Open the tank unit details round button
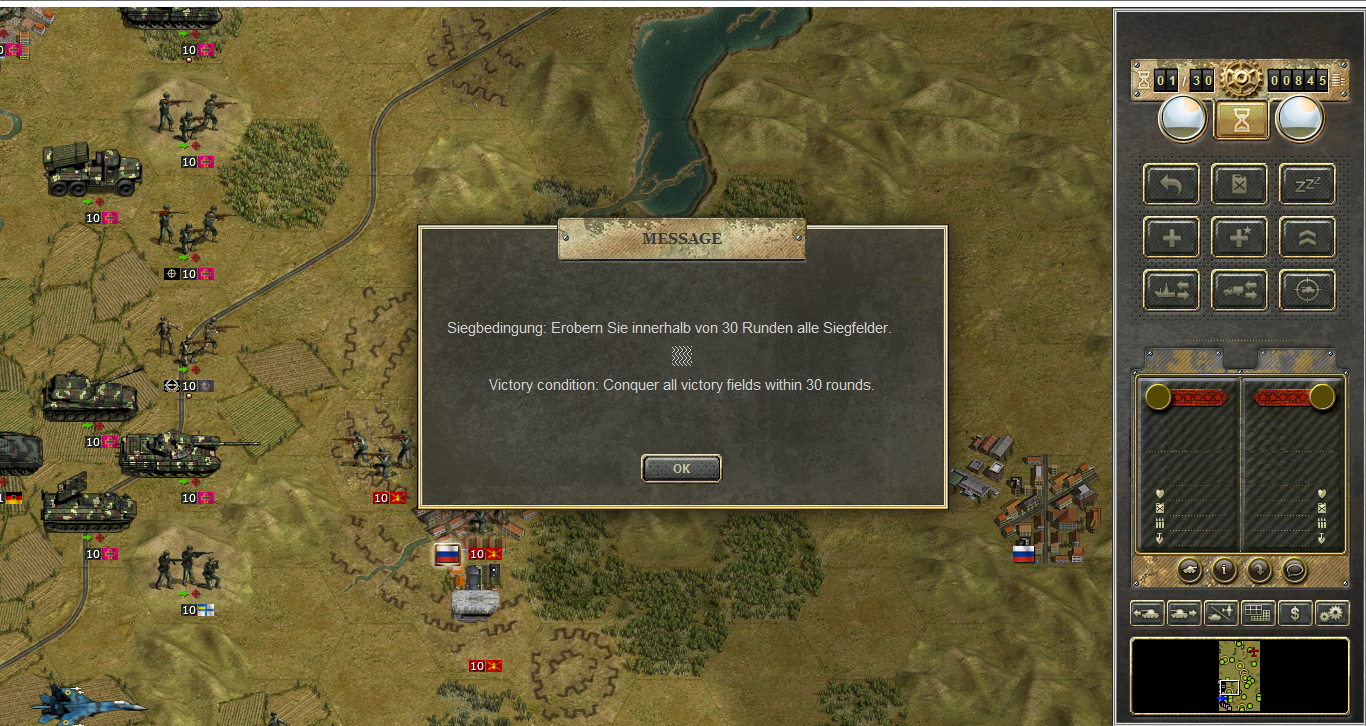This screenshot has height=726, width=1366. (1190, 570)
